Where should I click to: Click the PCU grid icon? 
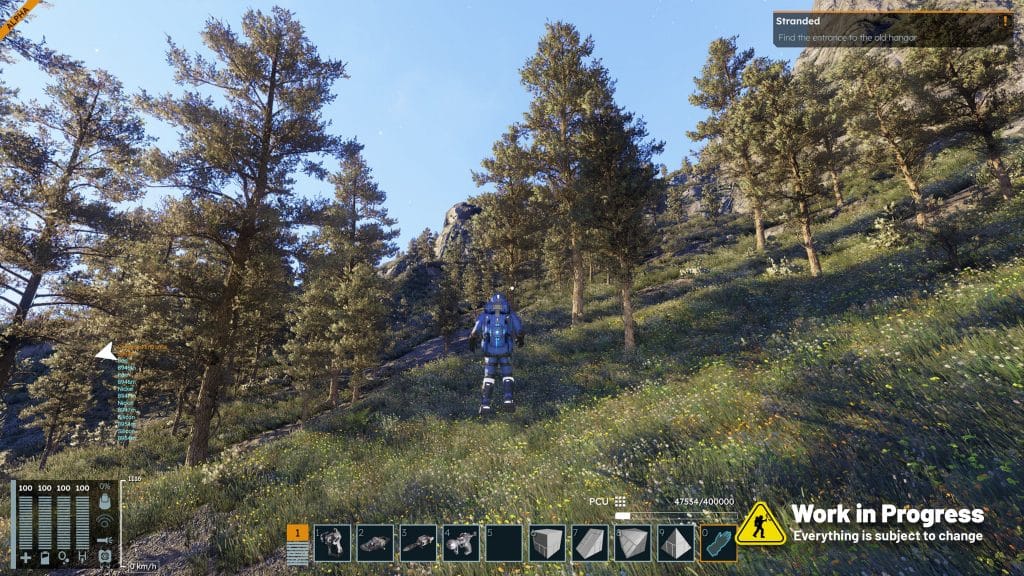(621, 502)
